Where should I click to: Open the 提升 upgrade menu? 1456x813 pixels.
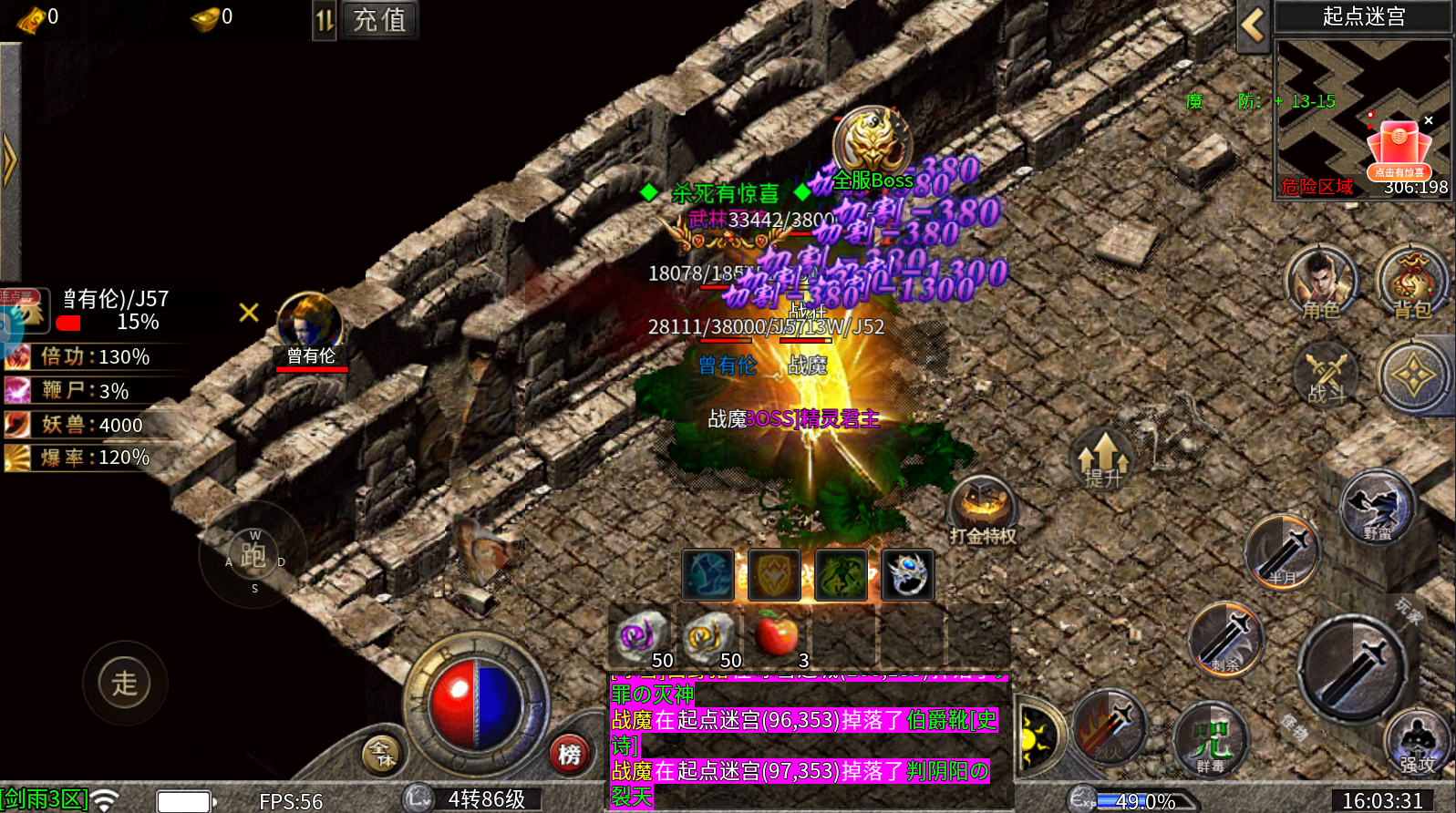[1103, 458]
